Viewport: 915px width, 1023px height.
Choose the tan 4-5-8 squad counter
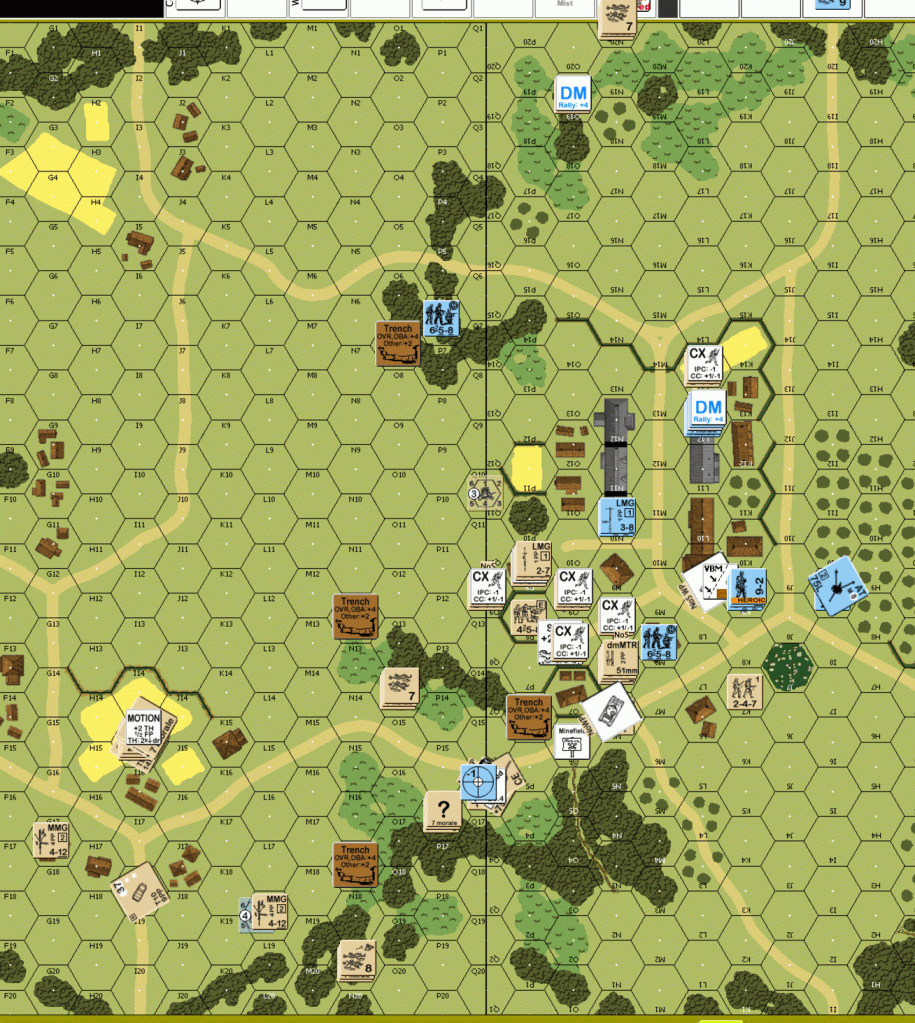(x=522, y=616)
